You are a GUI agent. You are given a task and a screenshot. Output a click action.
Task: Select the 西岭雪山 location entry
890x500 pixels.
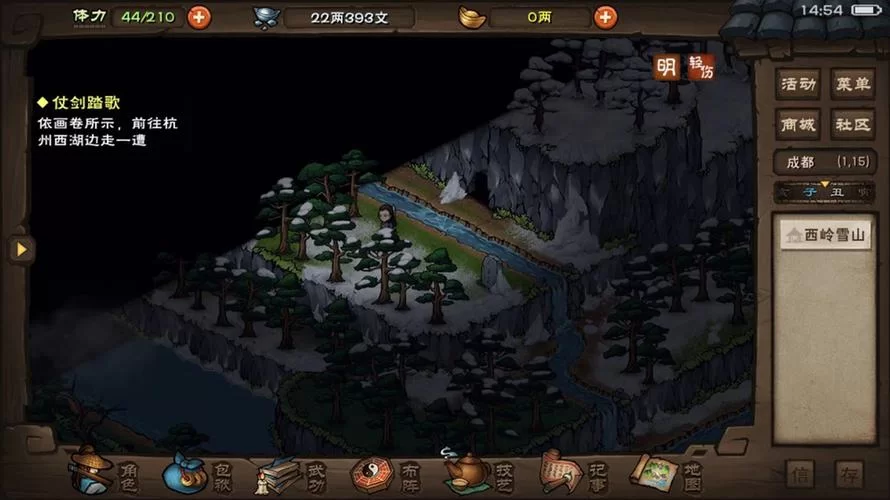pyautogui.click(x=826, y=237)
